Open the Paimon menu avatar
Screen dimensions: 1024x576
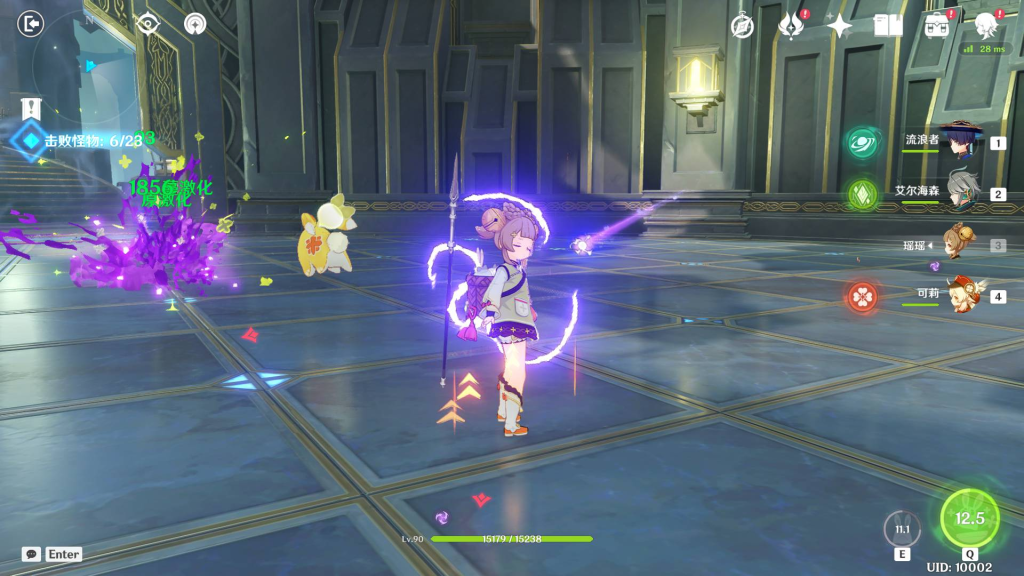click(986, 25)
